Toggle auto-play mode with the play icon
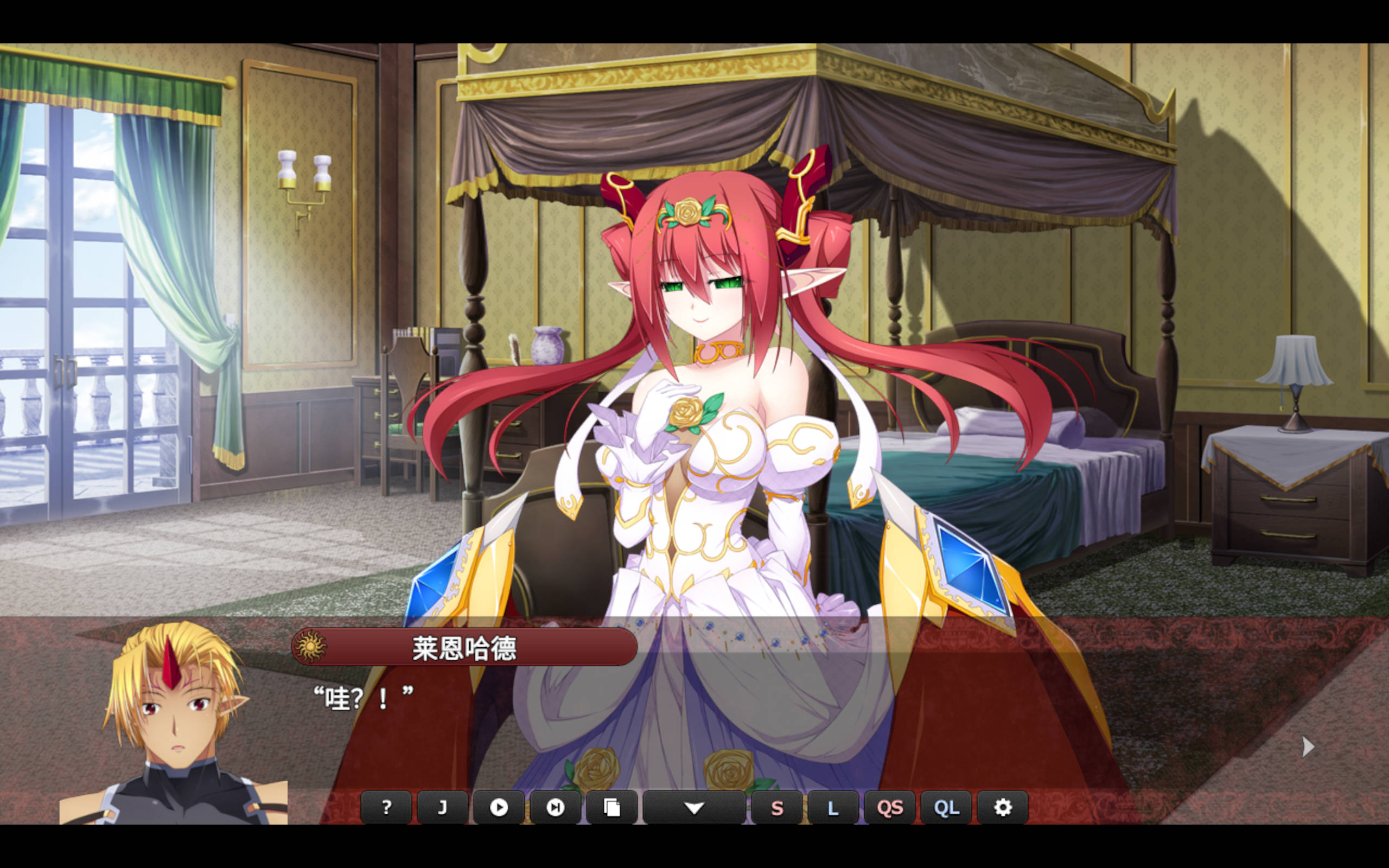 [x=499, y=807]
